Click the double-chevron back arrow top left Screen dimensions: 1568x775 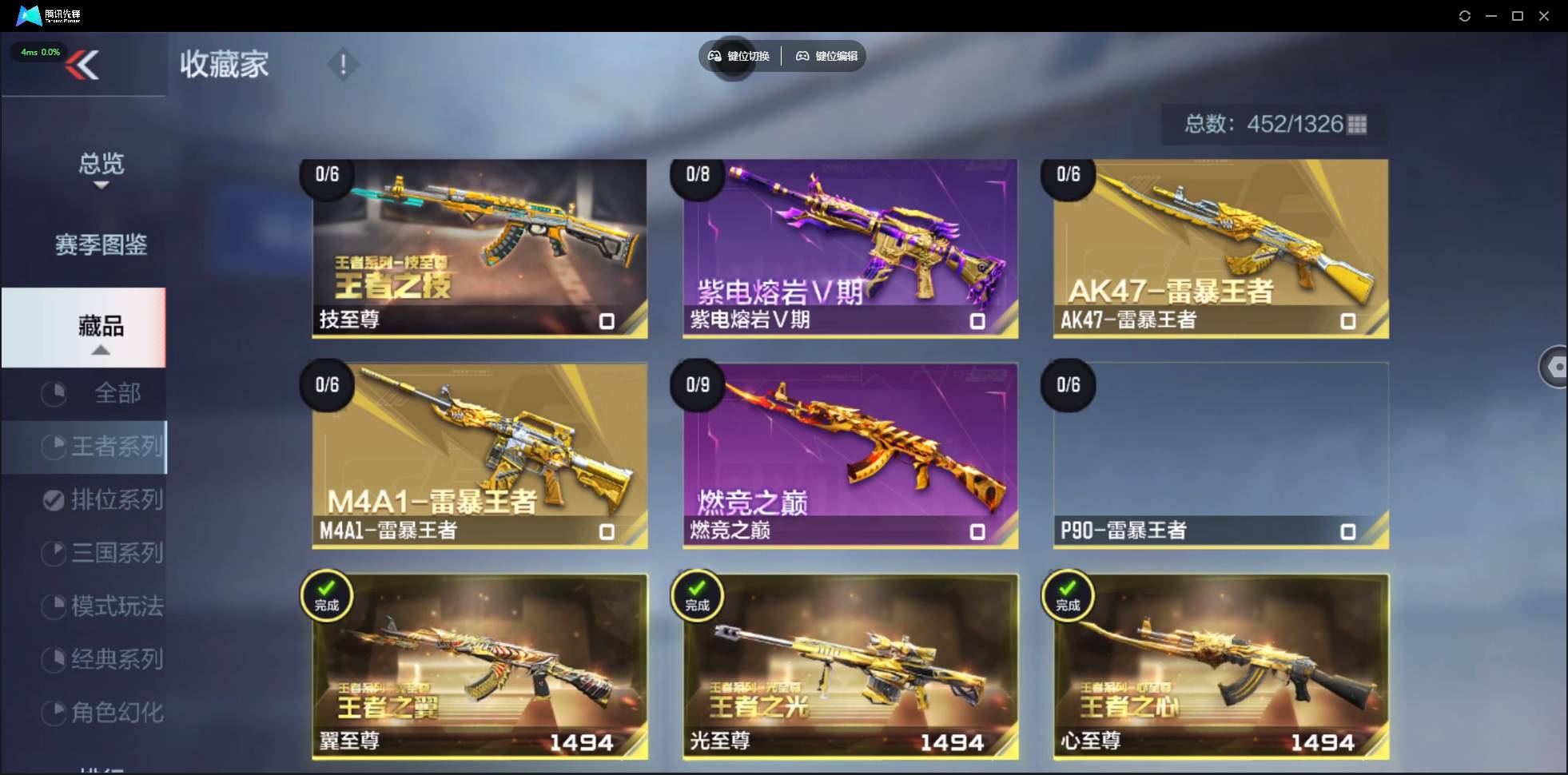(x=85, y=65)
